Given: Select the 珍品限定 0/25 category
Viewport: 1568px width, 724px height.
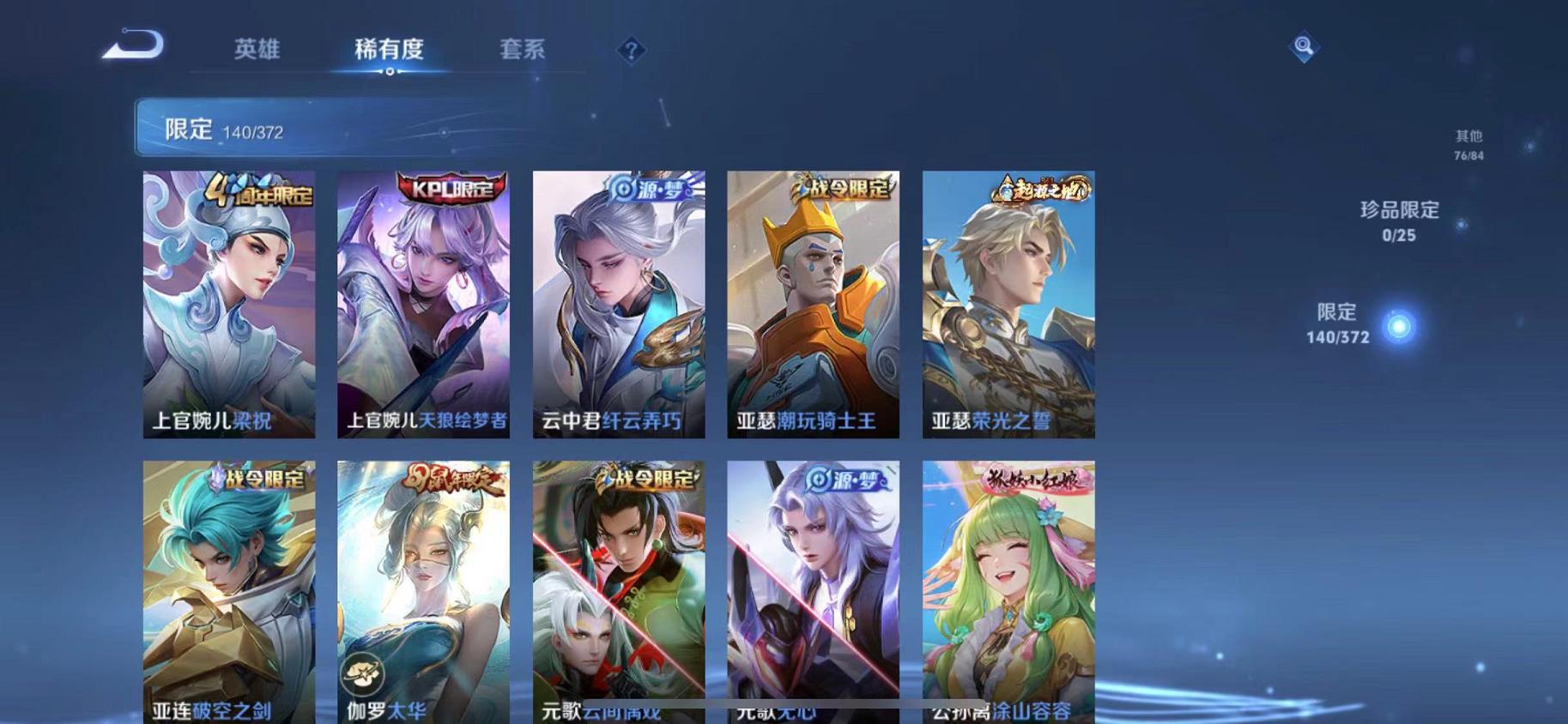Looking at the screenshot, I should tap(1401, 220).
